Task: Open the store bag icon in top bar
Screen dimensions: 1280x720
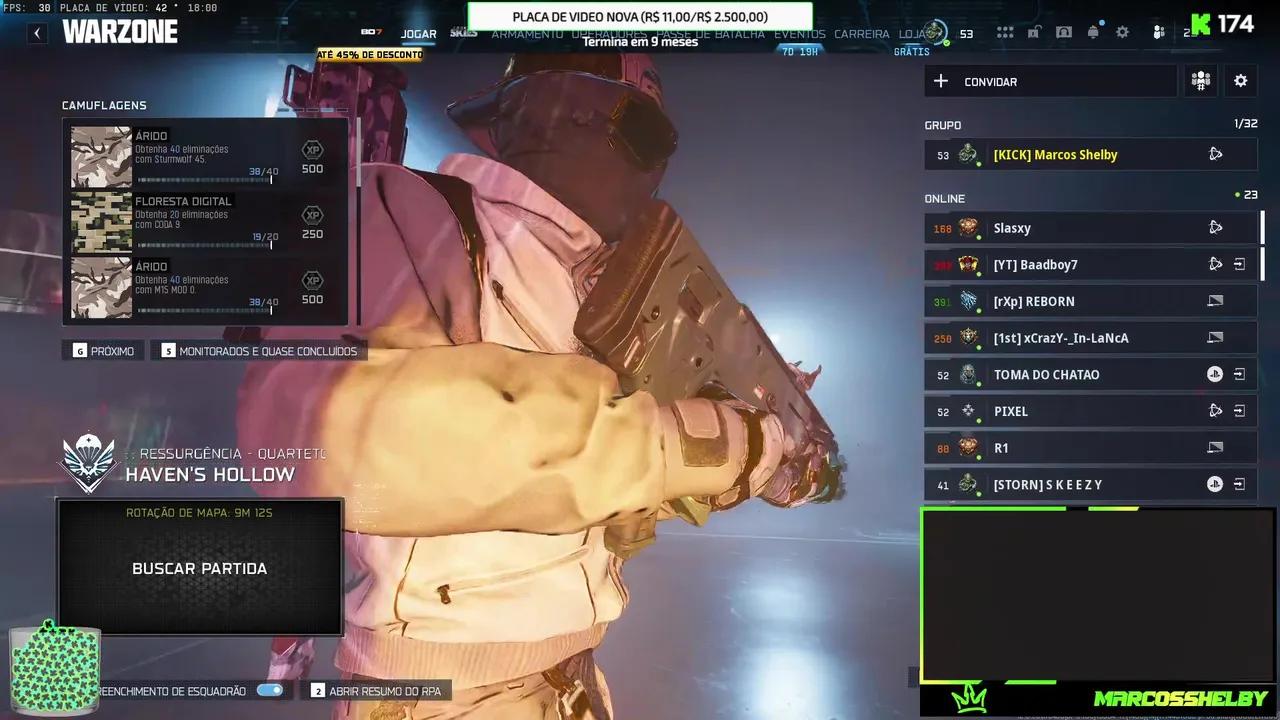Action: pyautogui.click(x=1066, y=32)
